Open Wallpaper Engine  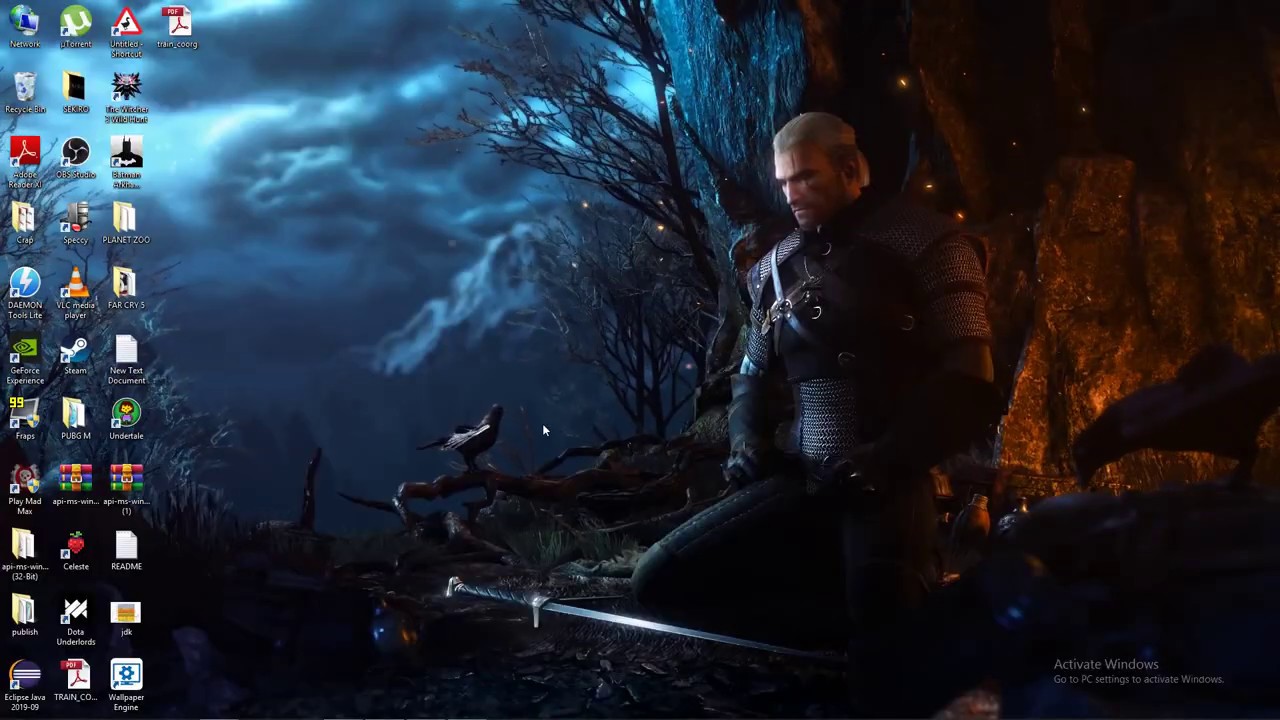pos(126,680)
